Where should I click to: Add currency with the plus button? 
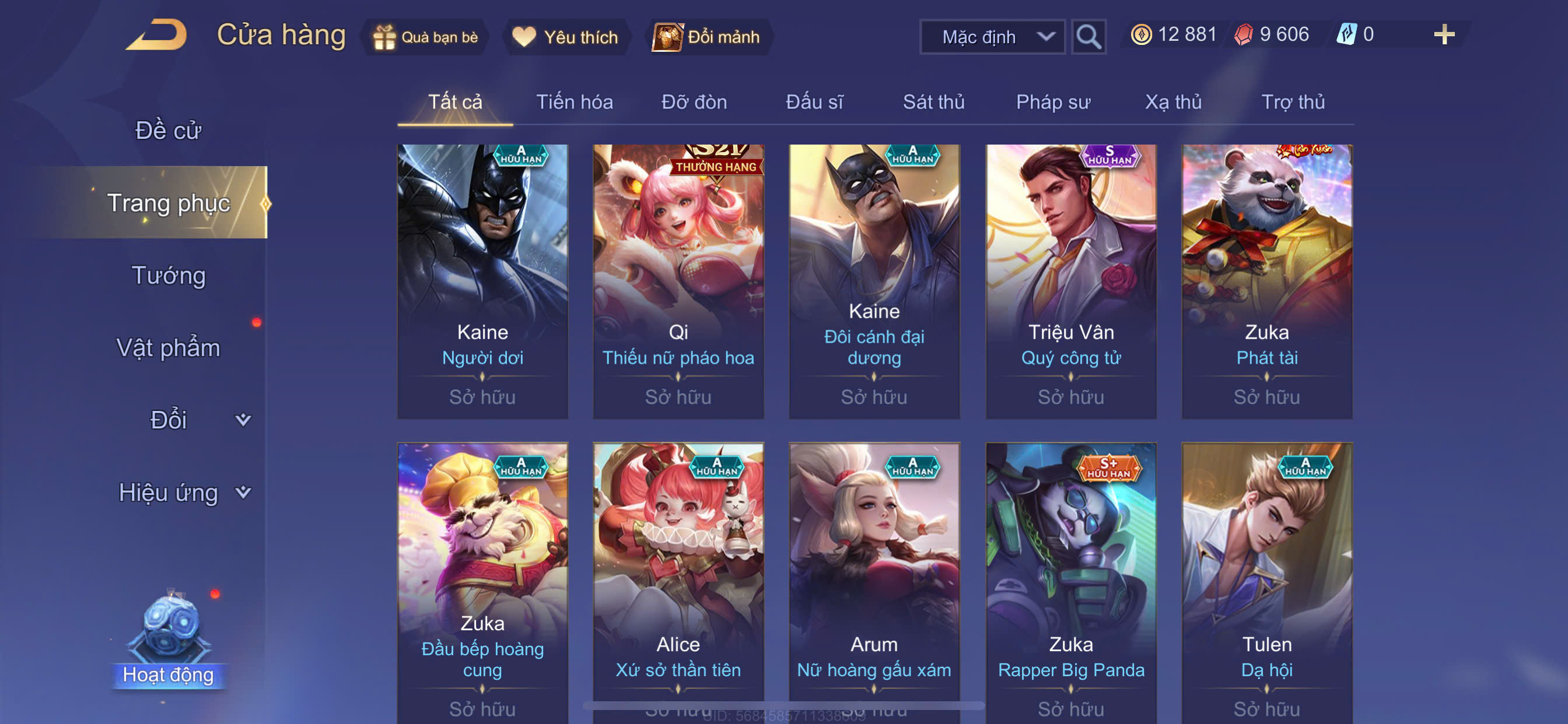point(1444,34)
